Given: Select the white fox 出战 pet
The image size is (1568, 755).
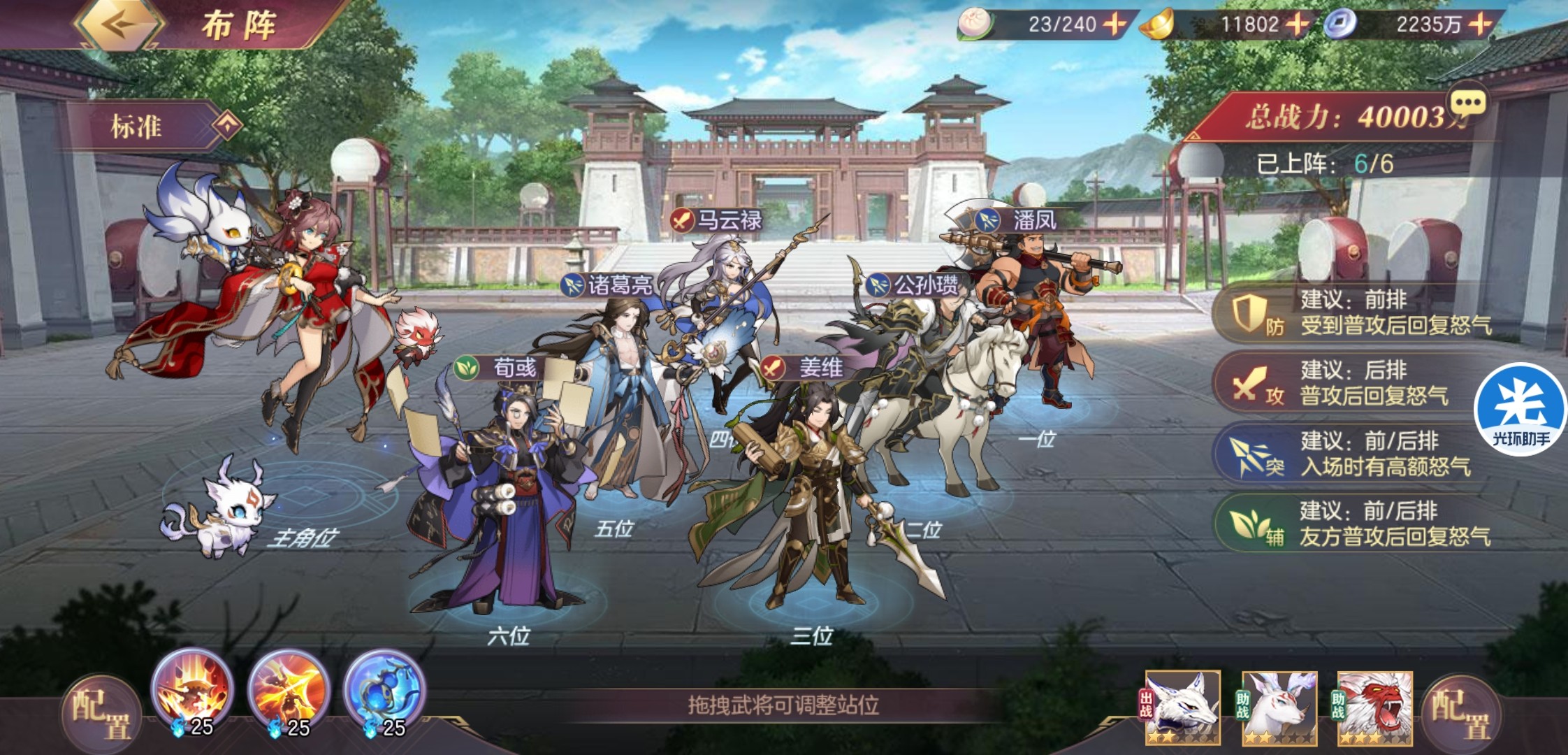Looking at the screenshot, I should coord(1182,707).
